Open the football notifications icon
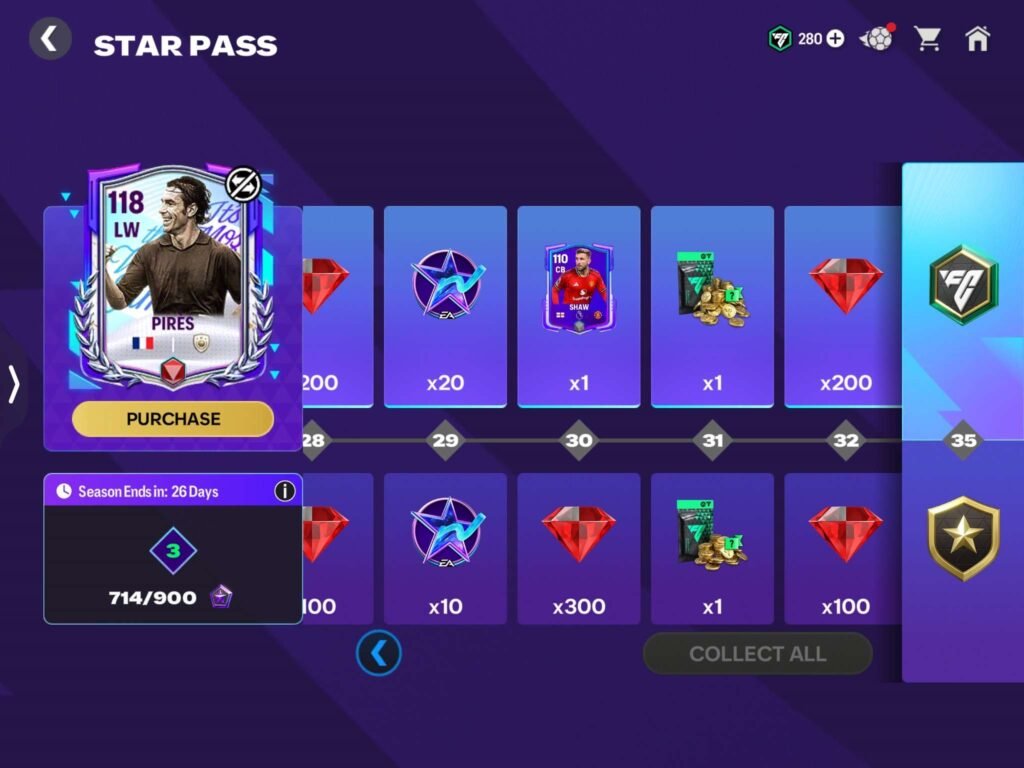 (x=877, y=39)
